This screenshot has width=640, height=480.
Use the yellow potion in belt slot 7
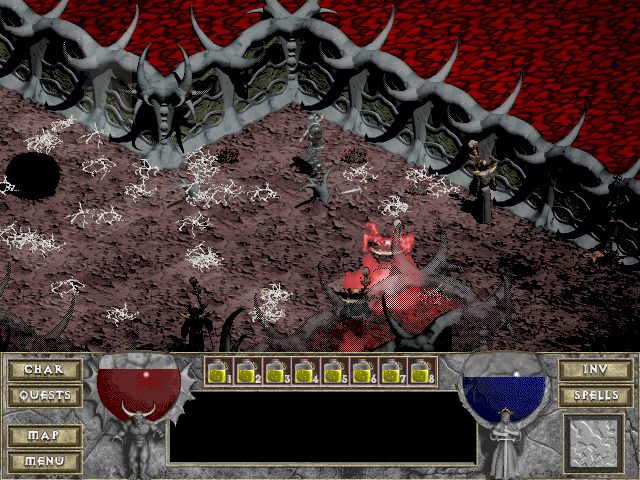(392, 372)
